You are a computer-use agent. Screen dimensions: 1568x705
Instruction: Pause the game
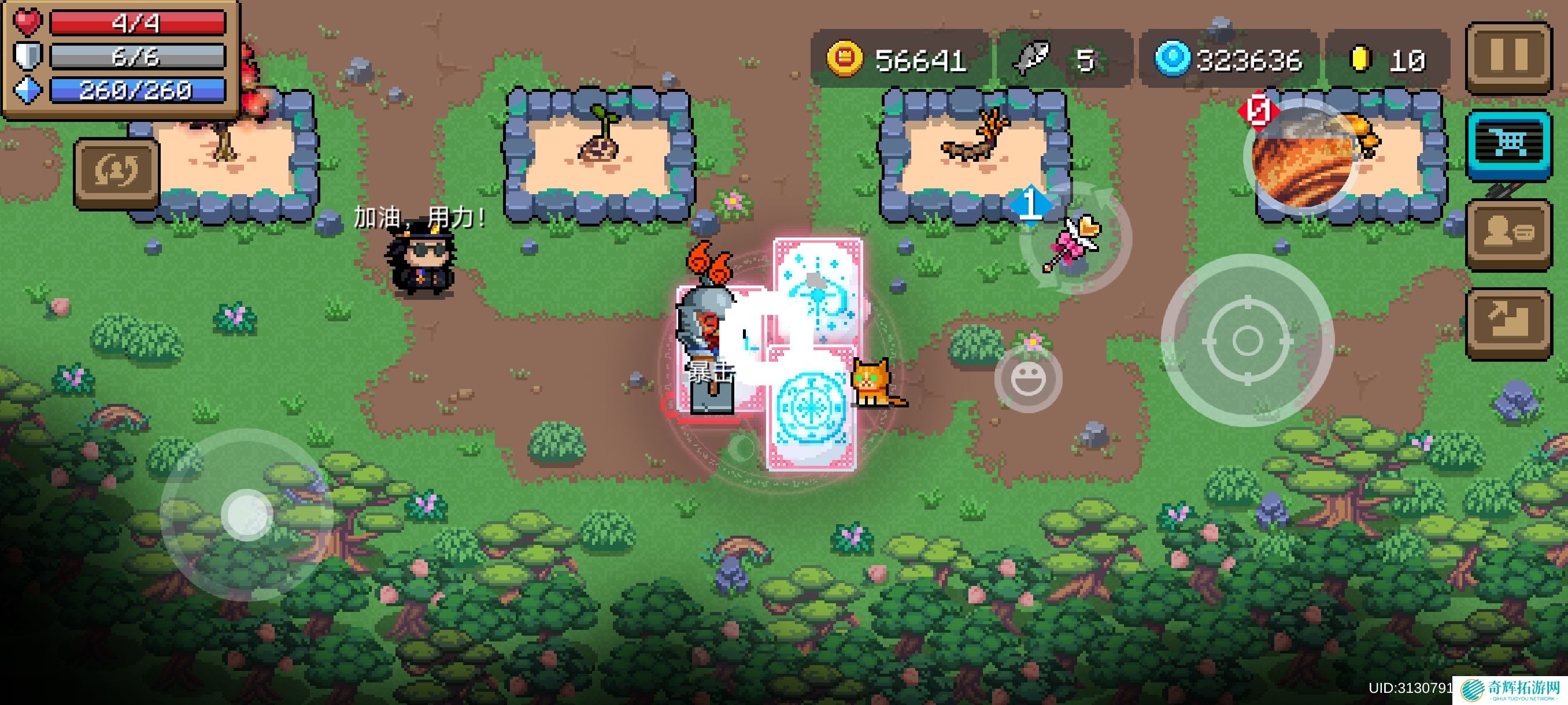click(x=1508, y=56)
